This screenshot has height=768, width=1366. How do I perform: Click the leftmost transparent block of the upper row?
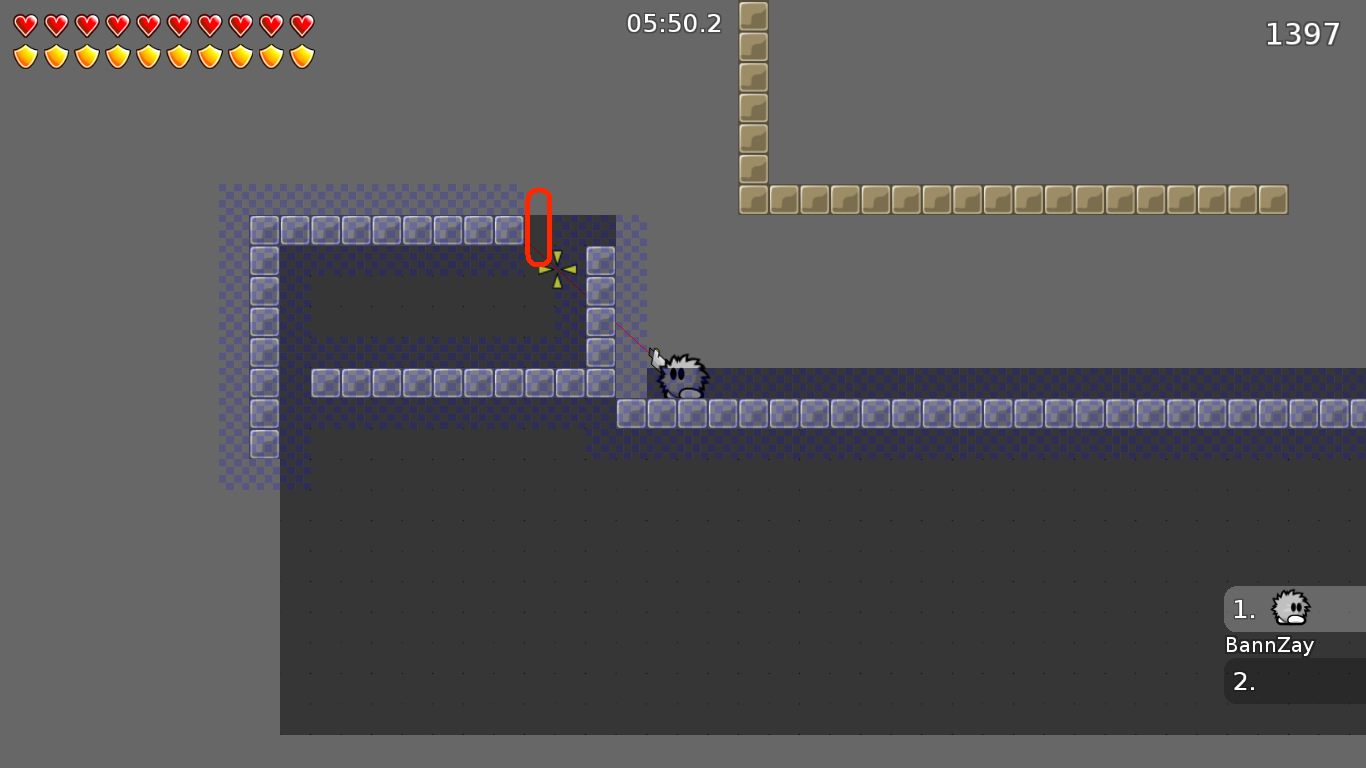point(263,230)
